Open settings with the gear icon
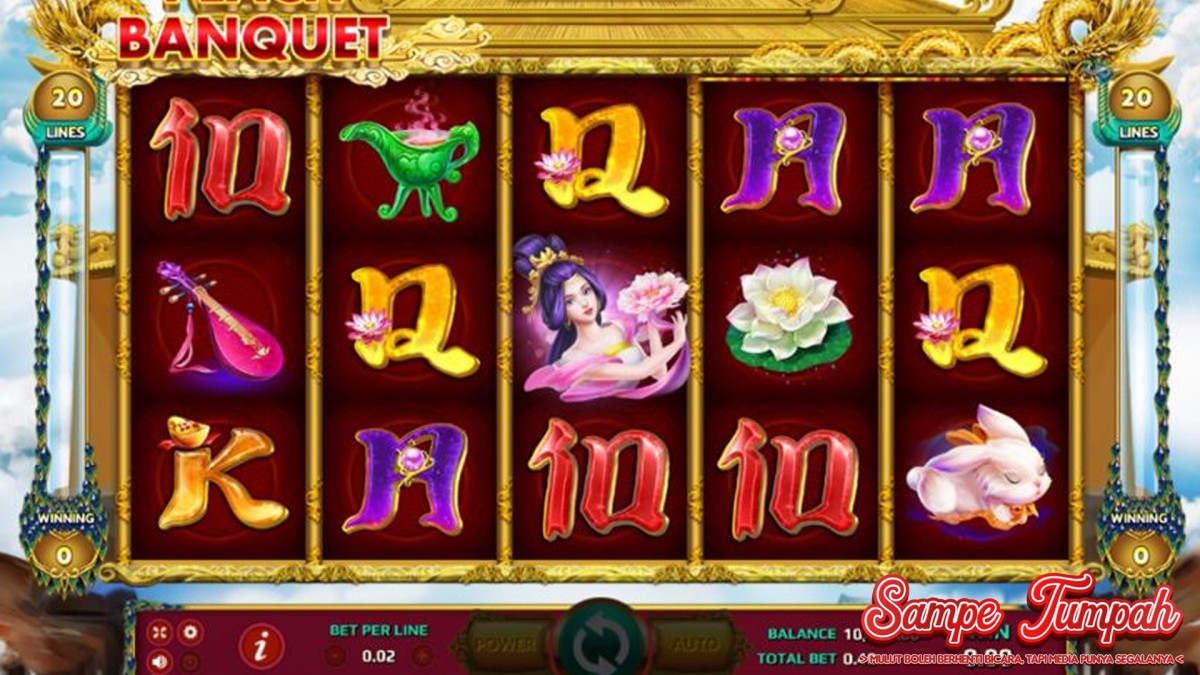The image size is (1200, 675). point(189,632)
